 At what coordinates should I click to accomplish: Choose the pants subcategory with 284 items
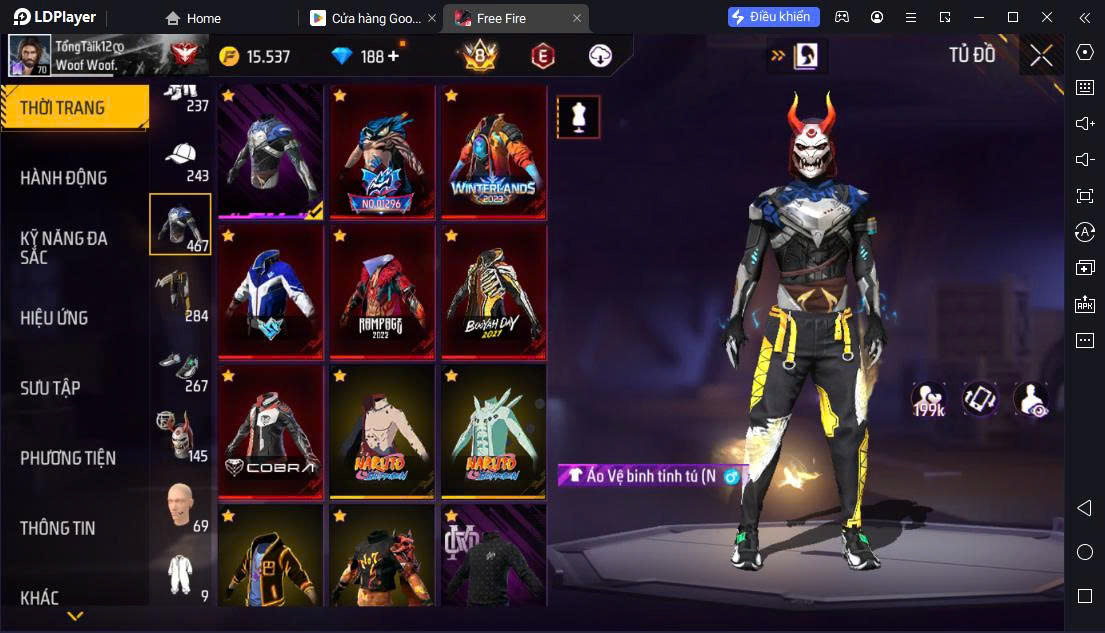click(x=180, y=295)
